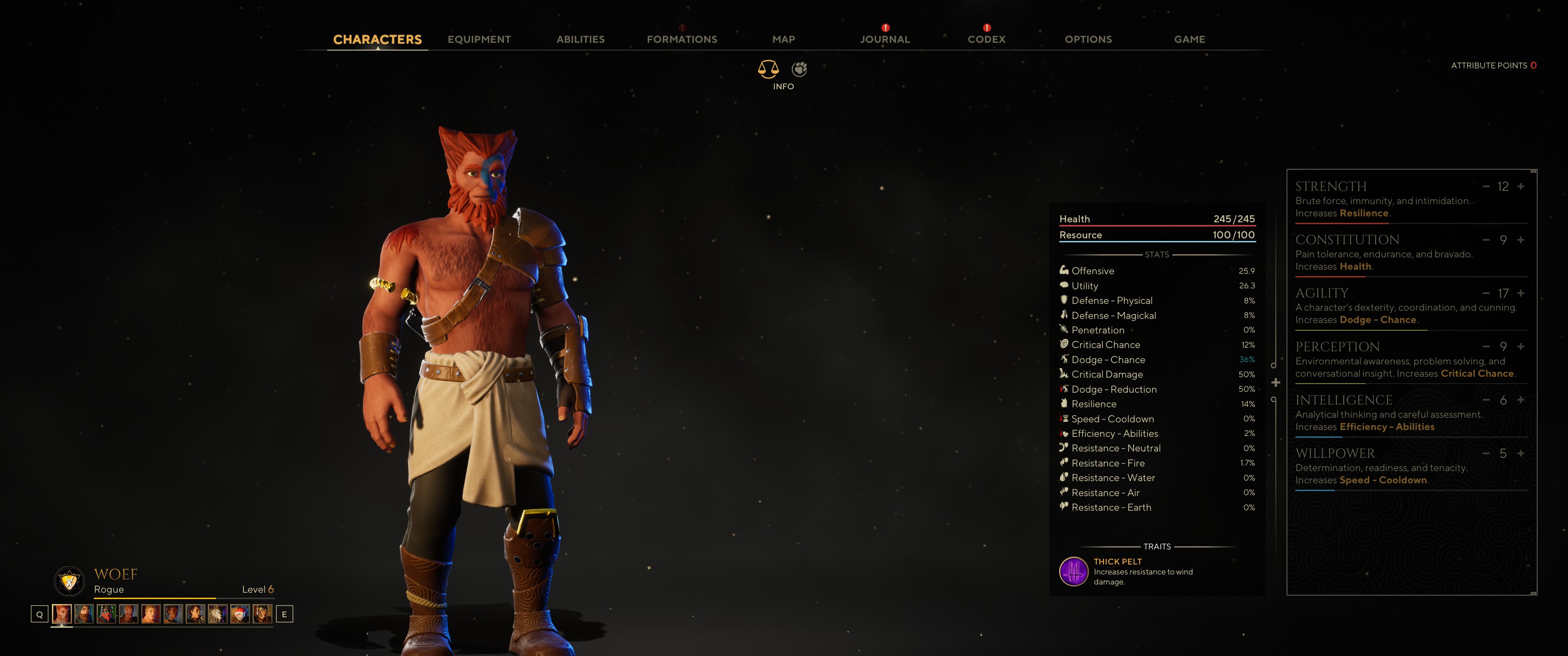Add a point to Agility
Viewport: 1568px width, 656px height.
click(x=1521, y=293)
